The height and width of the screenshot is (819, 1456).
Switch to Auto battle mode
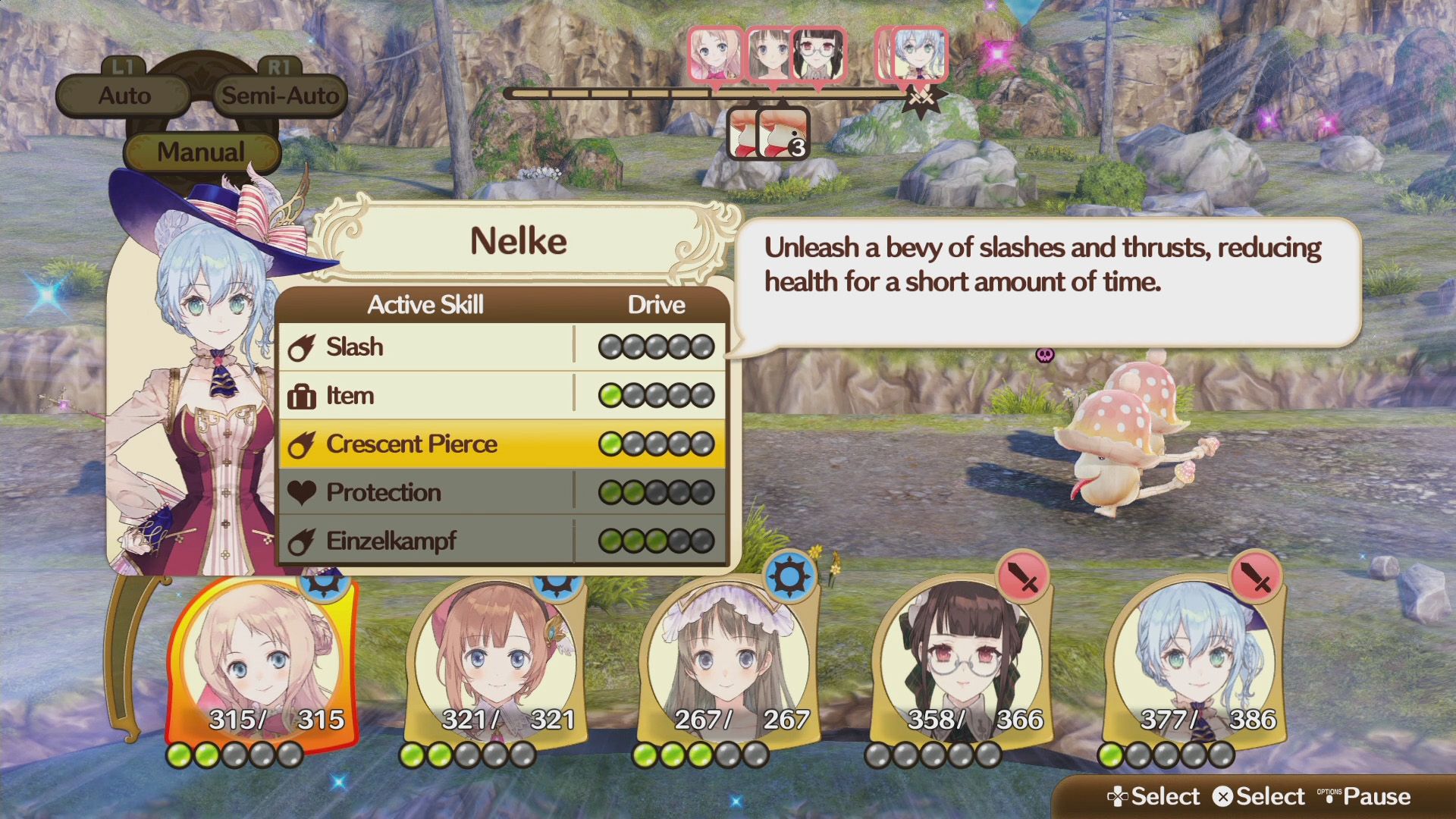(124, 96)
